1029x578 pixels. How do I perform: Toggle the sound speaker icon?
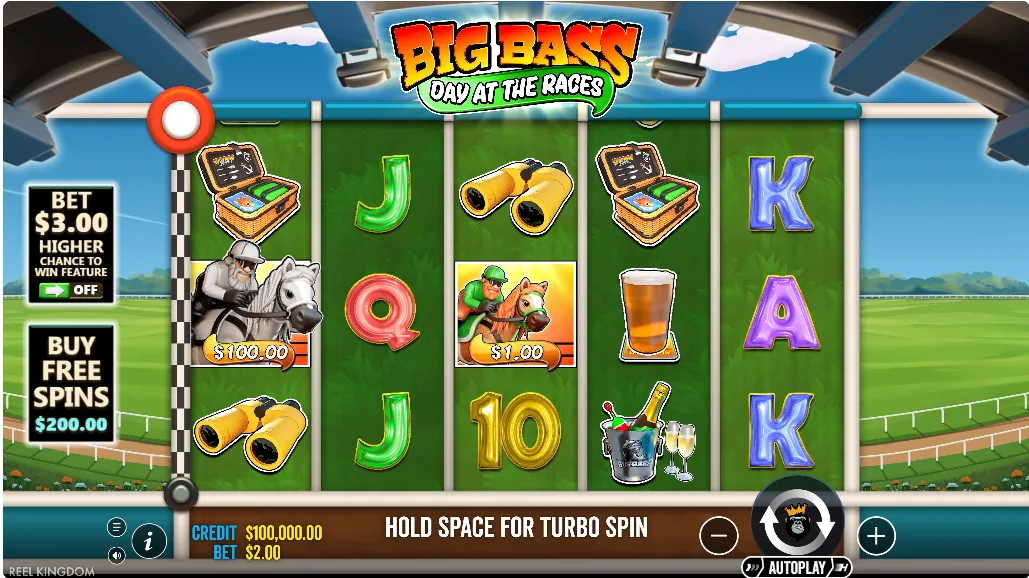pos(117,554)
